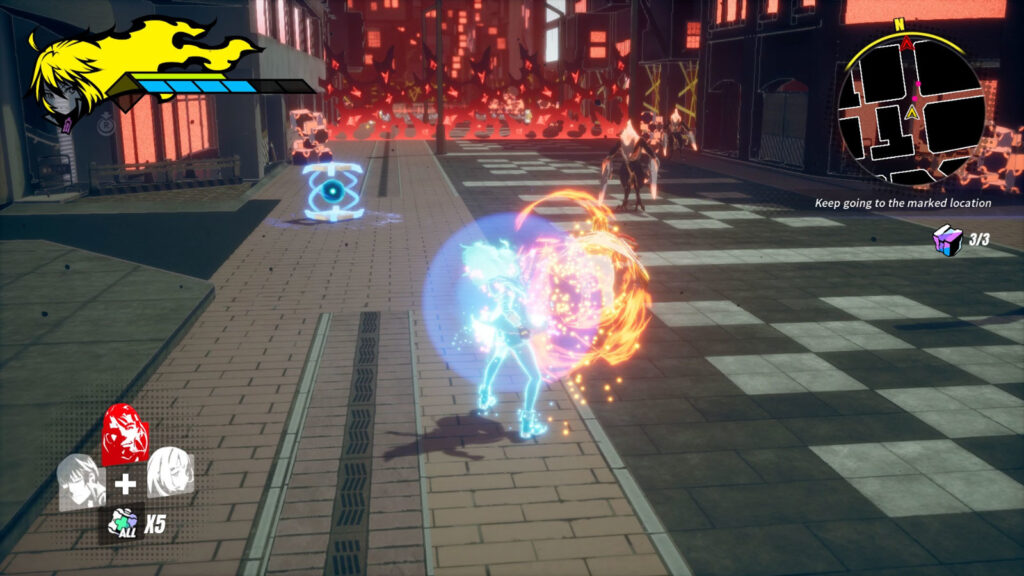Switch to the right white party portrait

[x=170, y=472]
